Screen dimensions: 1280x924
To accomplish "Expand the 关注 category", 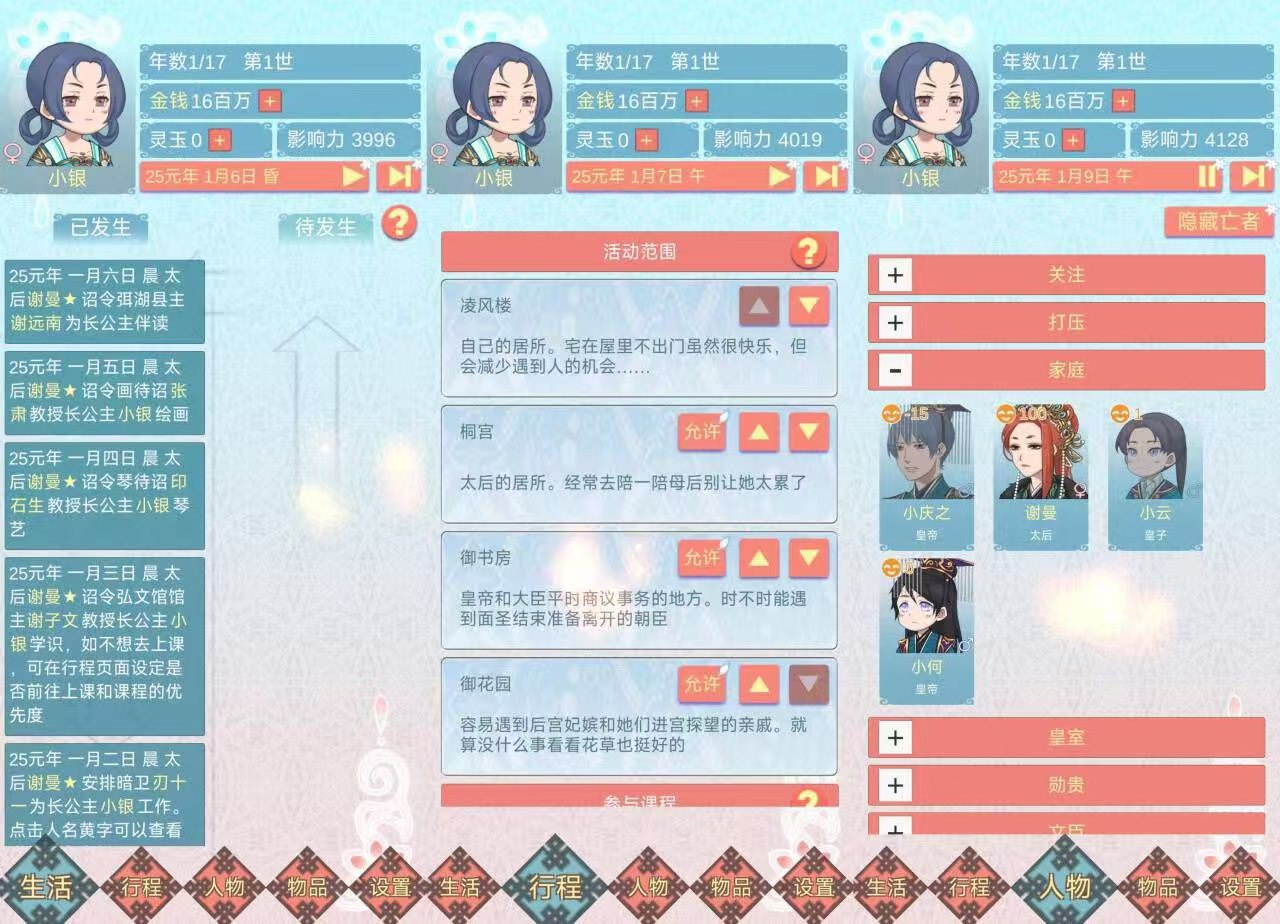I will coord(893,275).
